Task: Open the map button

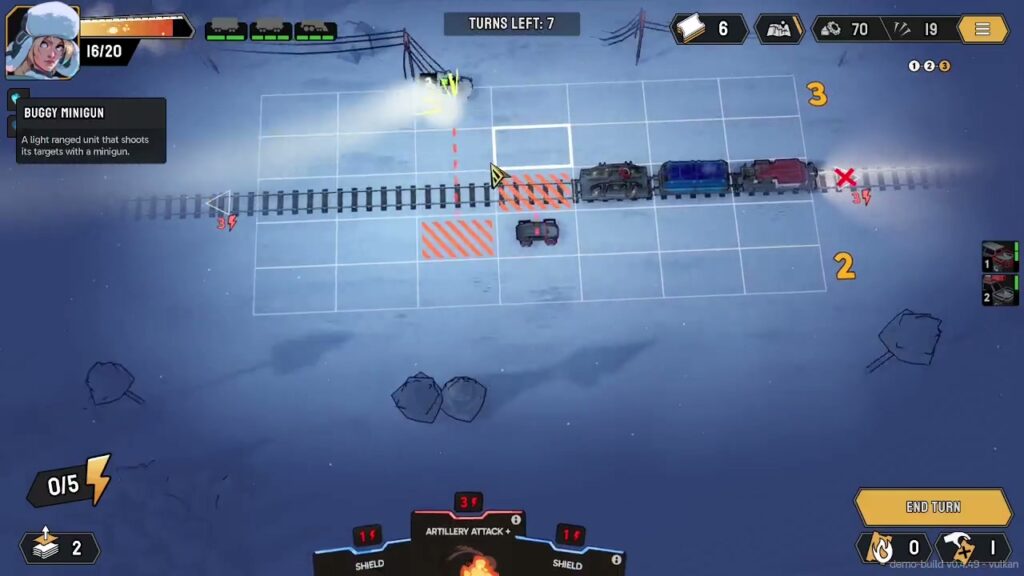Action: coord(778,29)
